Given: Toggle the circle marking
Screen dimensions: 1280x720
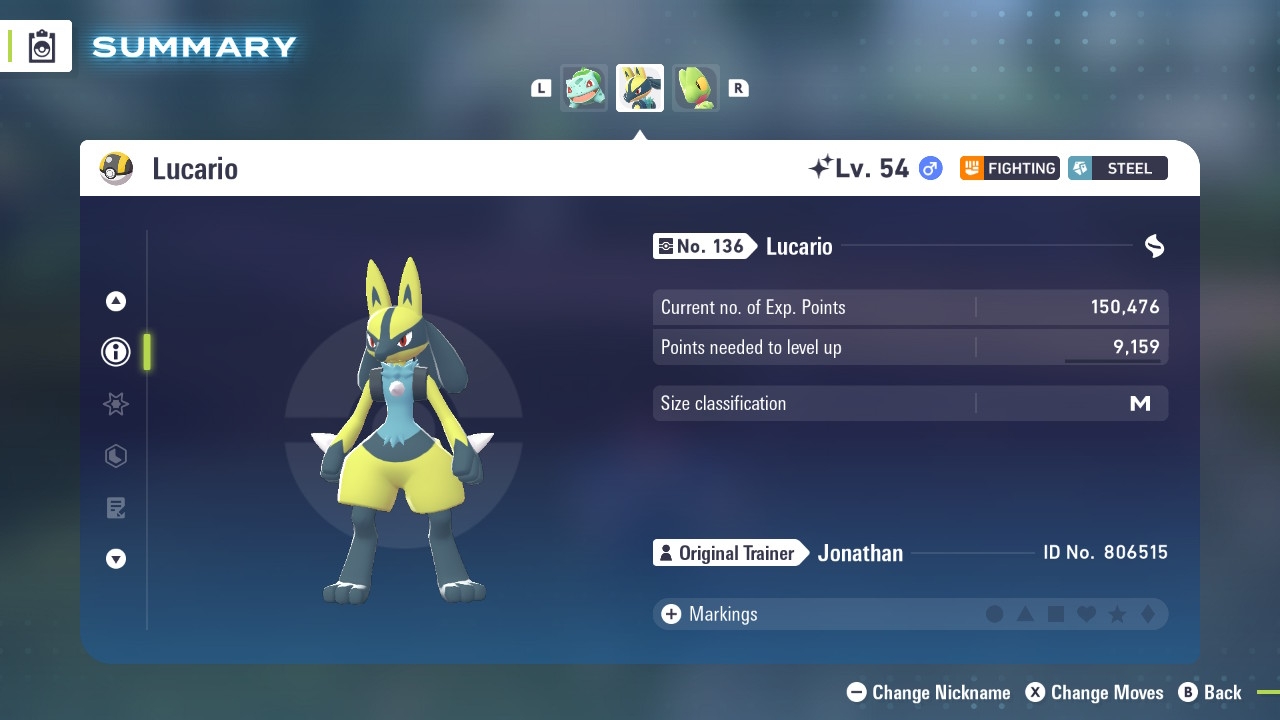Looking at the screenshot, I should coord(994,614).
